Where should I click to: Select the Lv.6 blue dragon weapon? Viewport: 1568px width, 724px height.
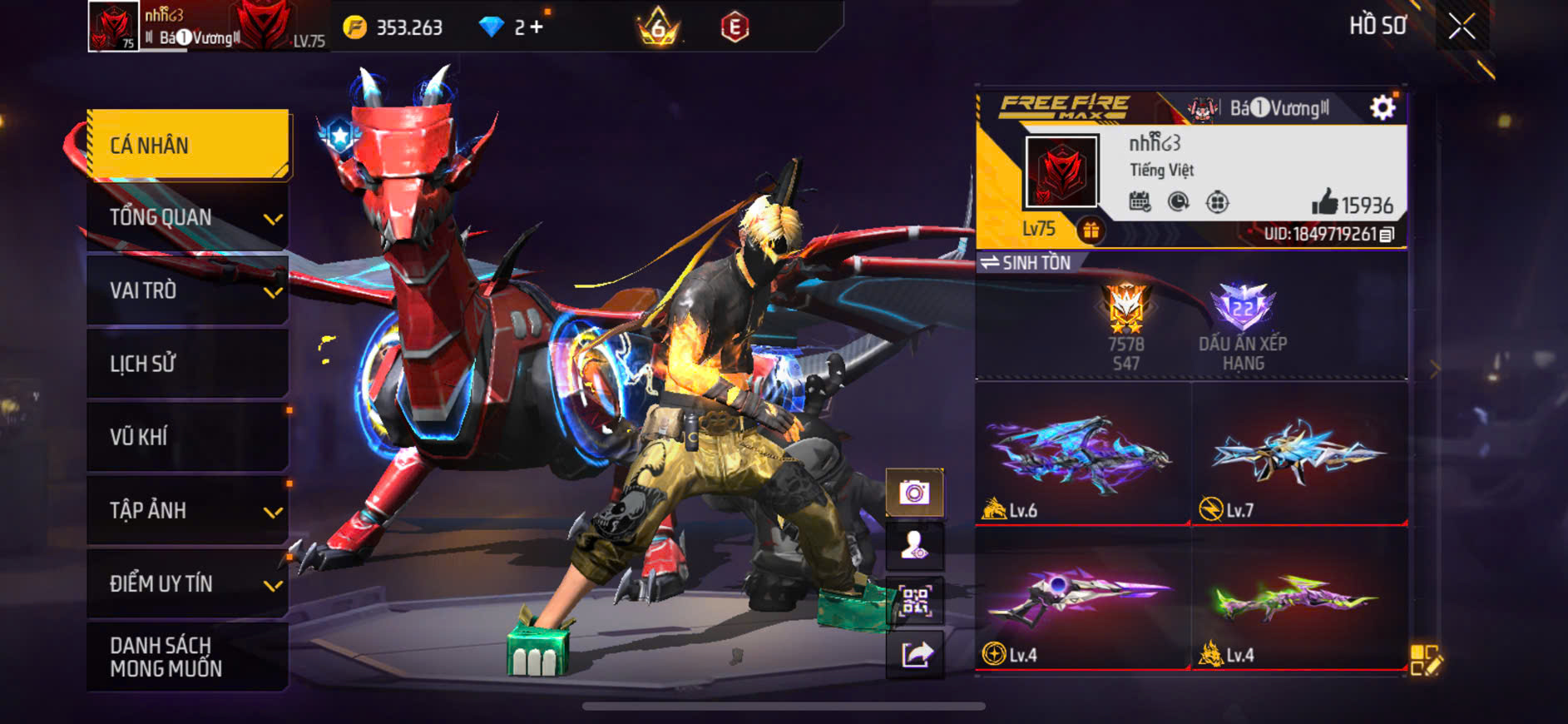1082,454
